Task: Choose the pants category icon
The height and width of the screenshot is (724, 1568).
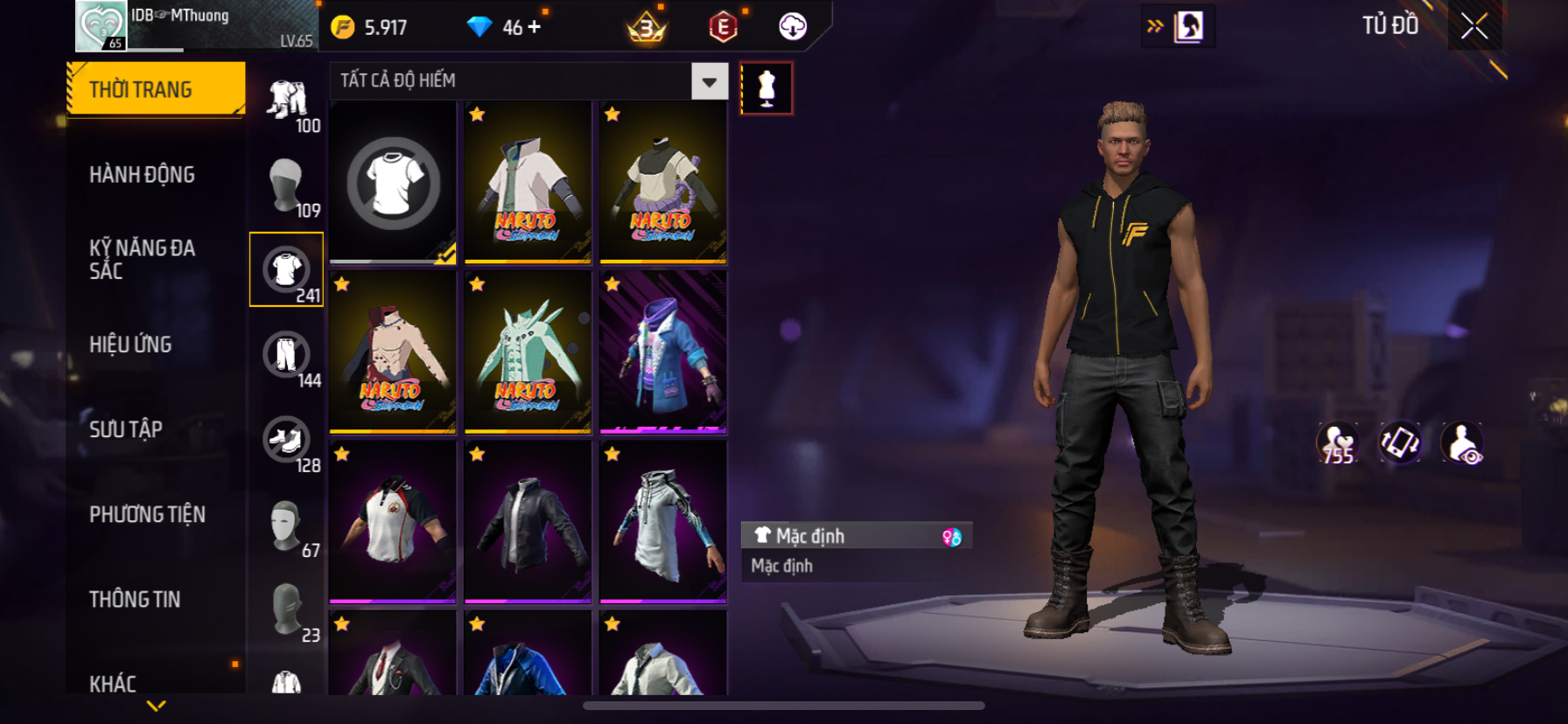Action: coord(286,355)
